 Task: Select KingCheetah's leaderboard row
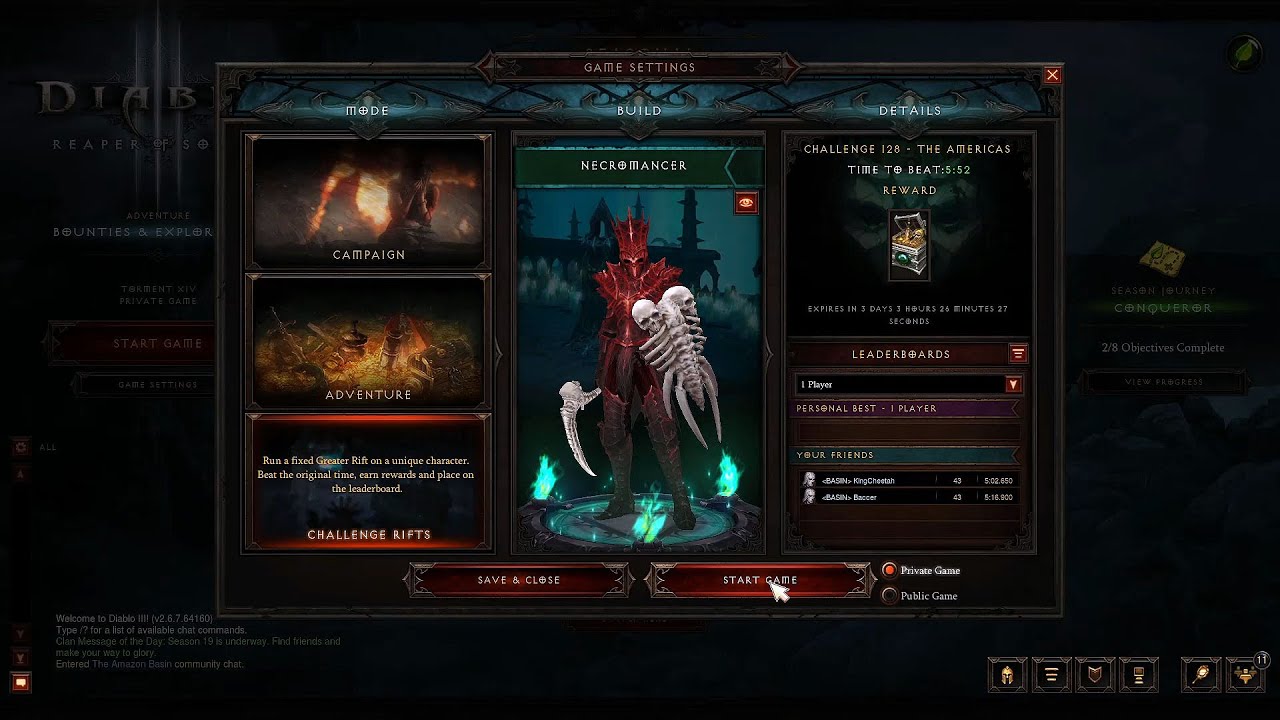[908, 481]
